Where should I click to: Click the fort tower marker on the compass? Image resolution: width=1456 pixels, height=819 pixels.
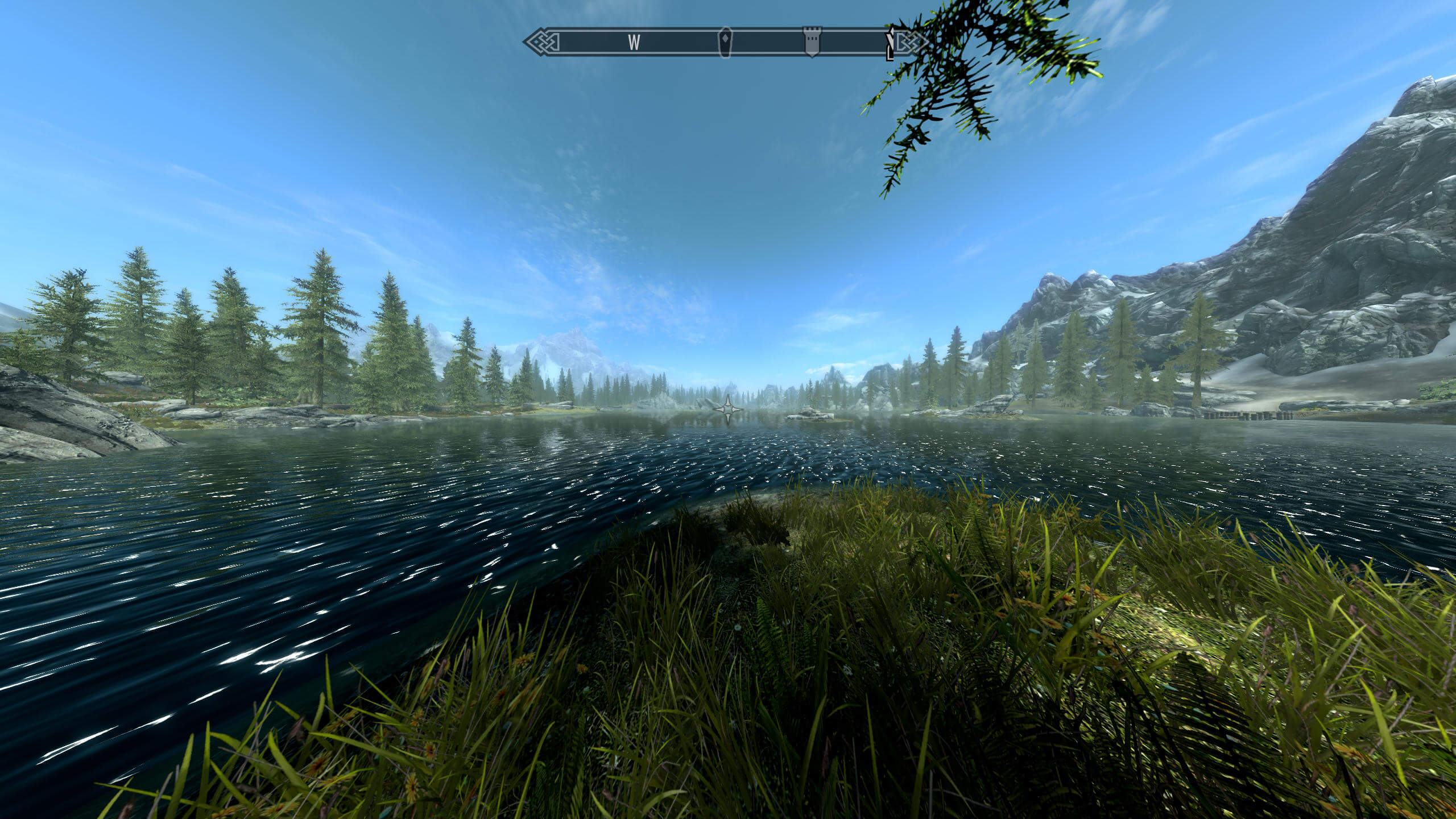pyautogui.click(x=812, y=42)
